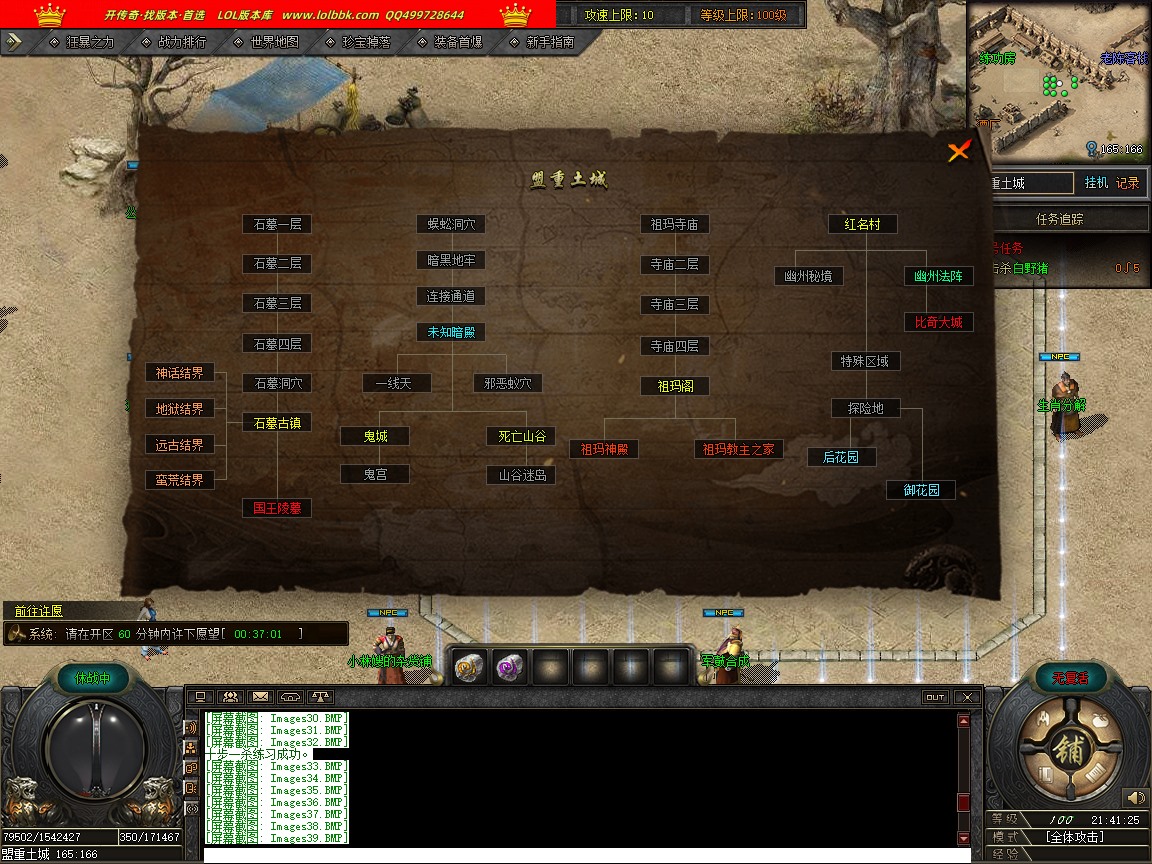Use the purple scroll in the hotbar
This screenshot has width=1152, height=864.
coord(511,666)
